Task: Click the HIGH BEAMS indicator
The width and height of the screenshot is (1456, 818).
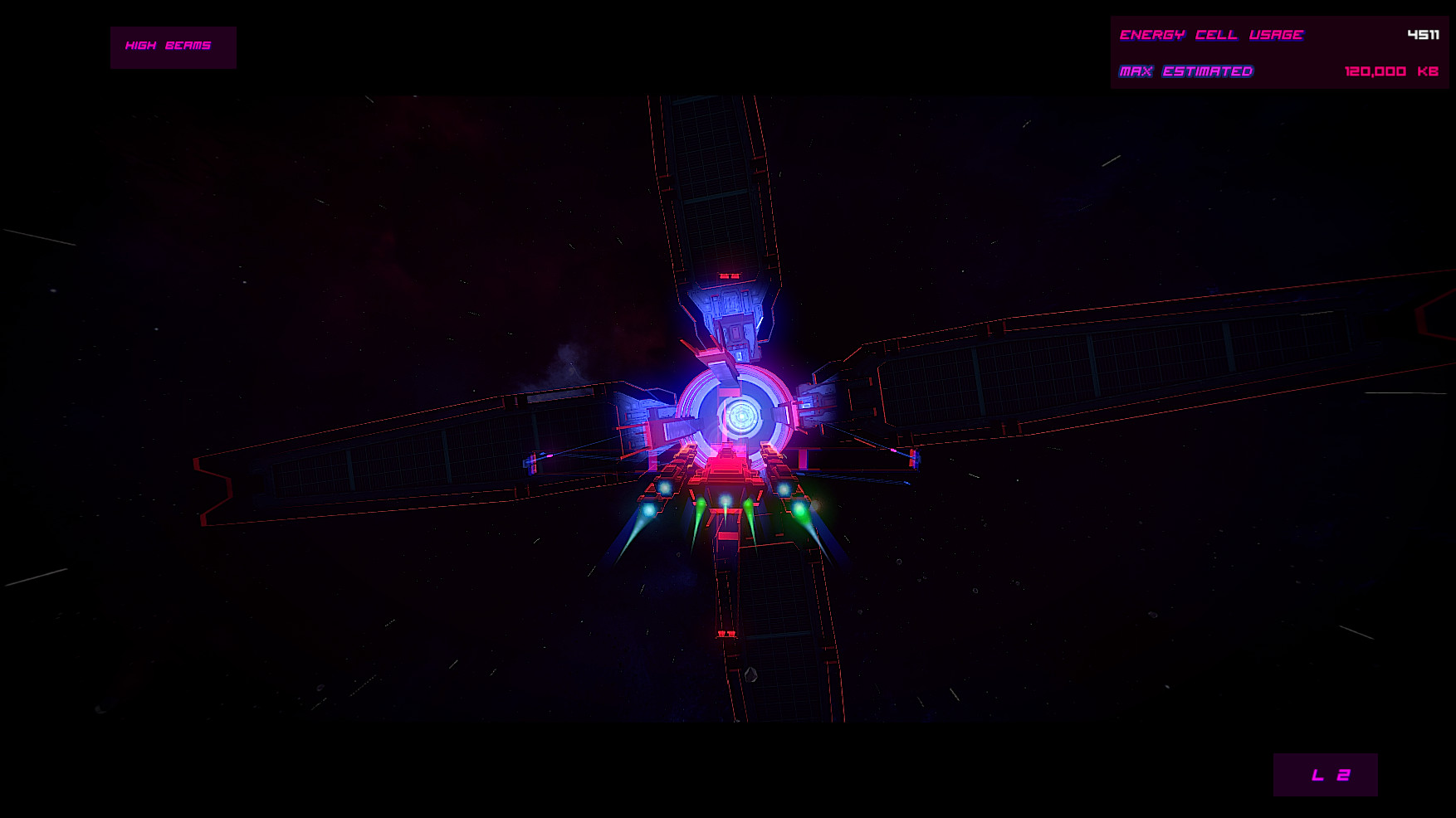Action: [172, 46]
